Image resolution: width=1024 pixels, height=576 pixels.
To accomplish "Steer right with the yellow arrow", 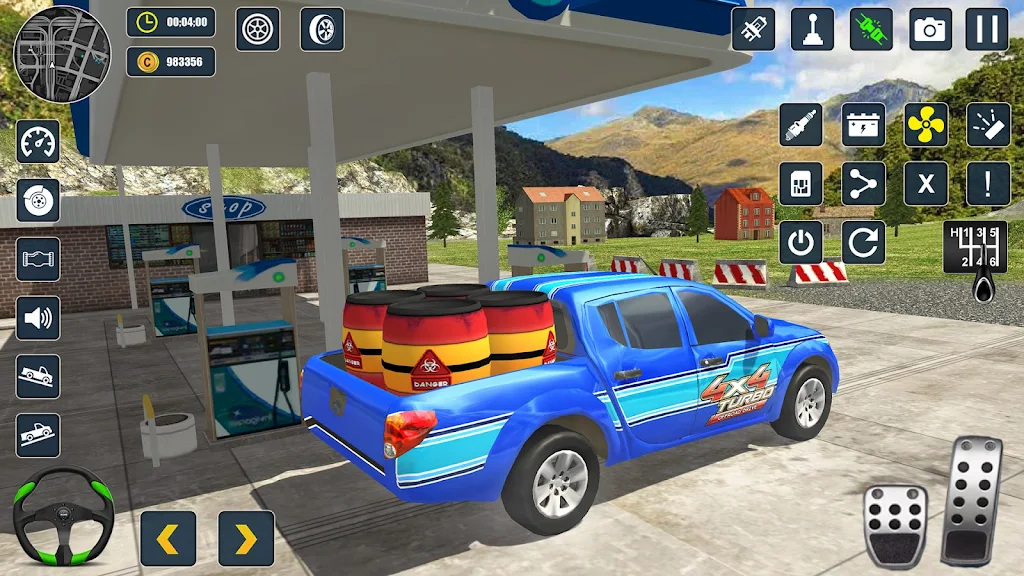I will tap(246, 538).
